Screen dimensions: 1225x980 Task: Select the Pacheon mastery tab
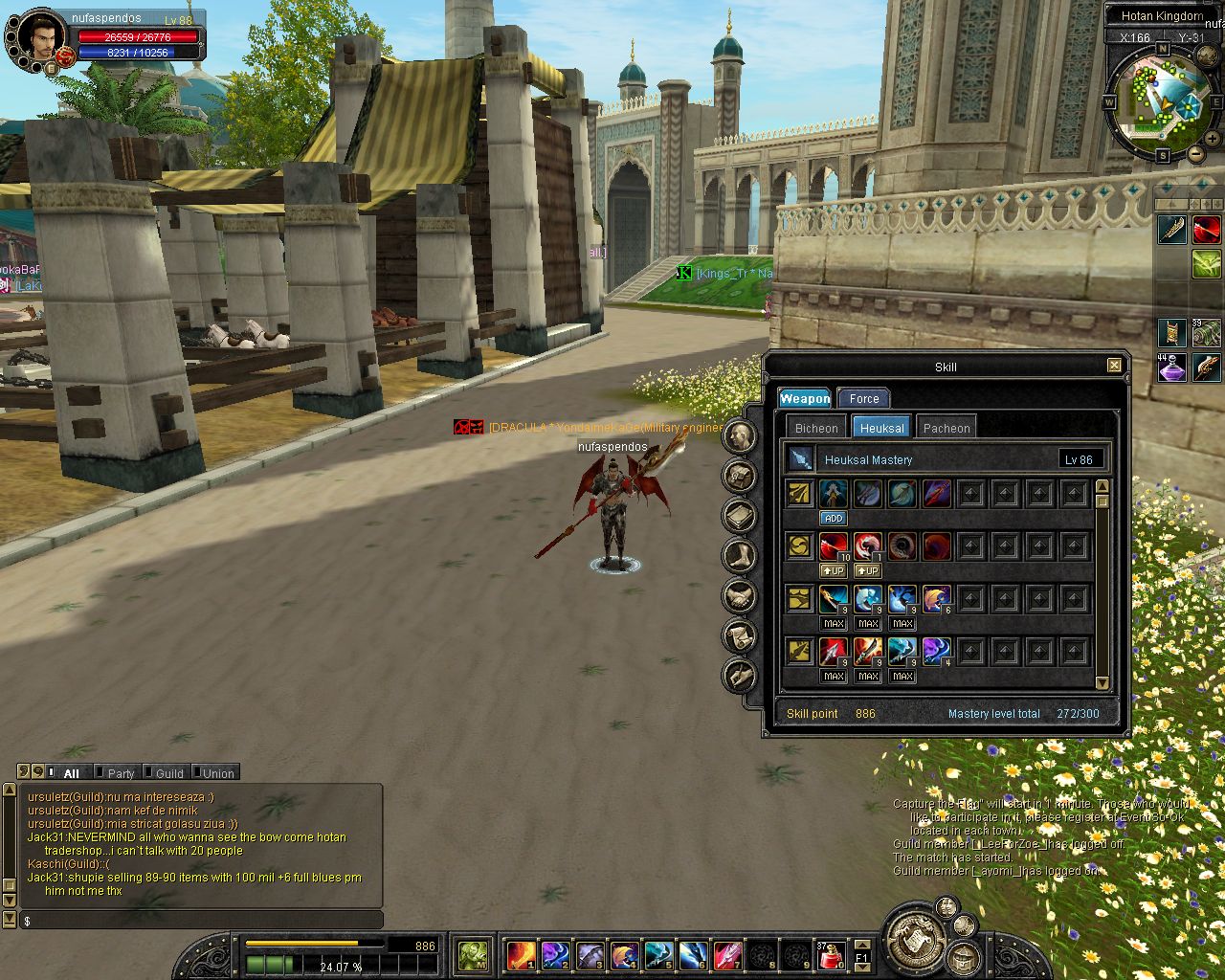pyautogui.click(x=947, y=428)
